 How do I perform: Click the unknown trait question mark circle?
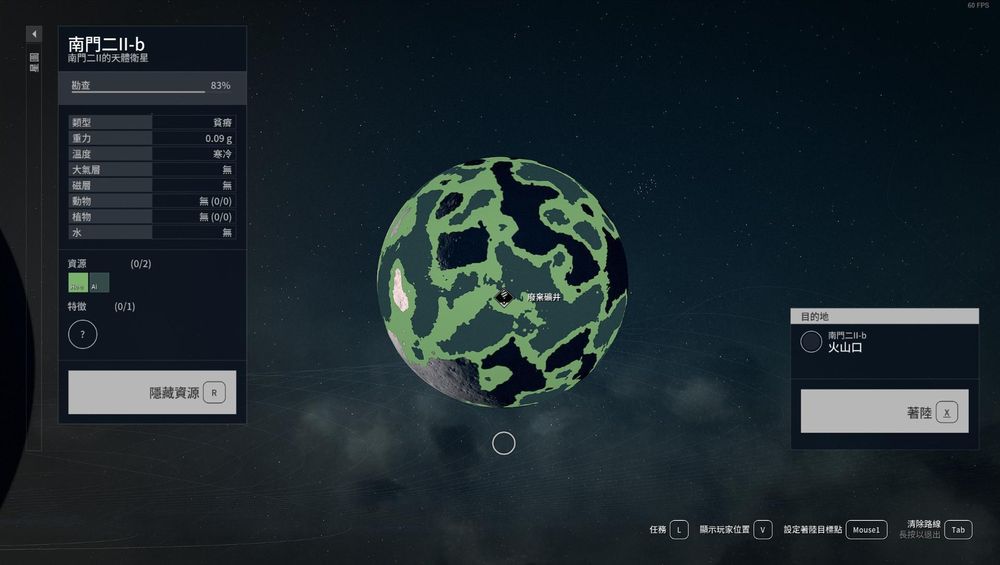pyautogui.click(x=83, y=334)
